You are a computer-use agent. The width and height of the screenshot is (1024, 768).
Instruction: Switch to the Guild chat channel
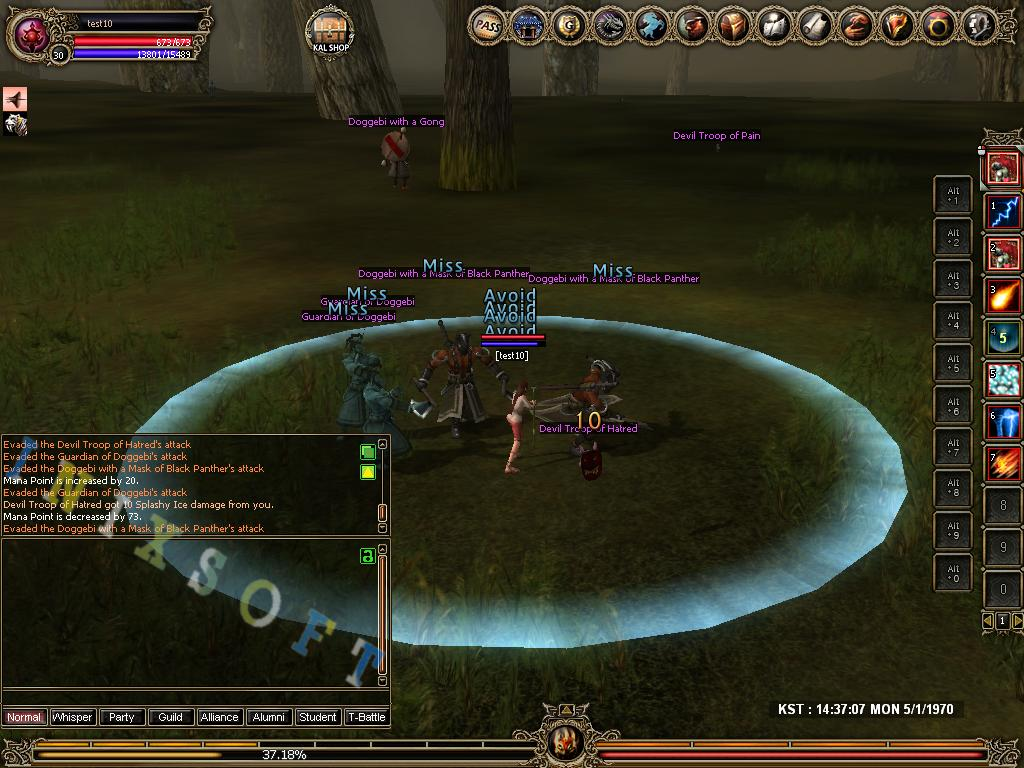coord(171,717)
